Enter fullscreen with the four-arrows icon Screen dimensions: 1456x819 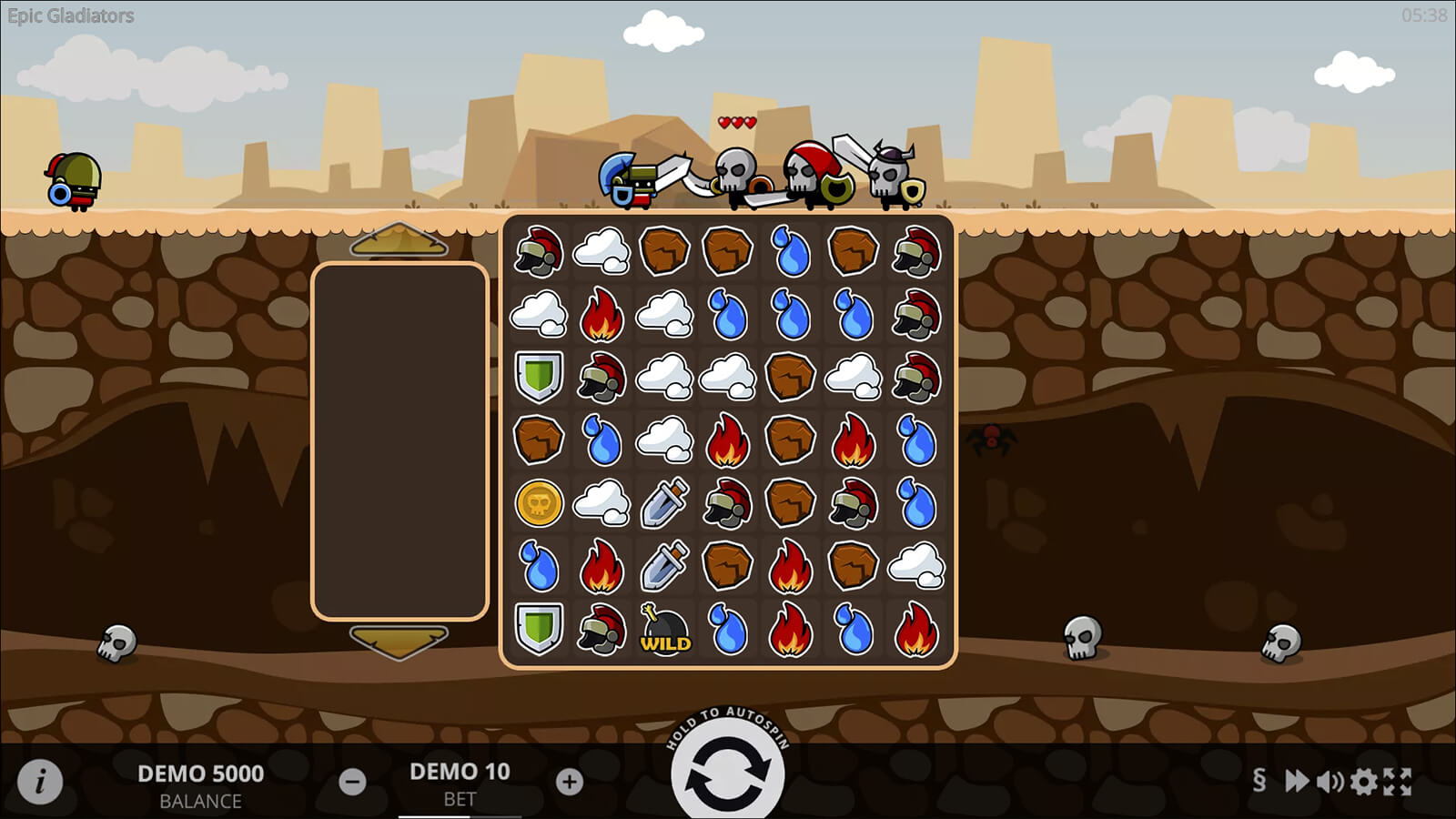pos(1398,781)
